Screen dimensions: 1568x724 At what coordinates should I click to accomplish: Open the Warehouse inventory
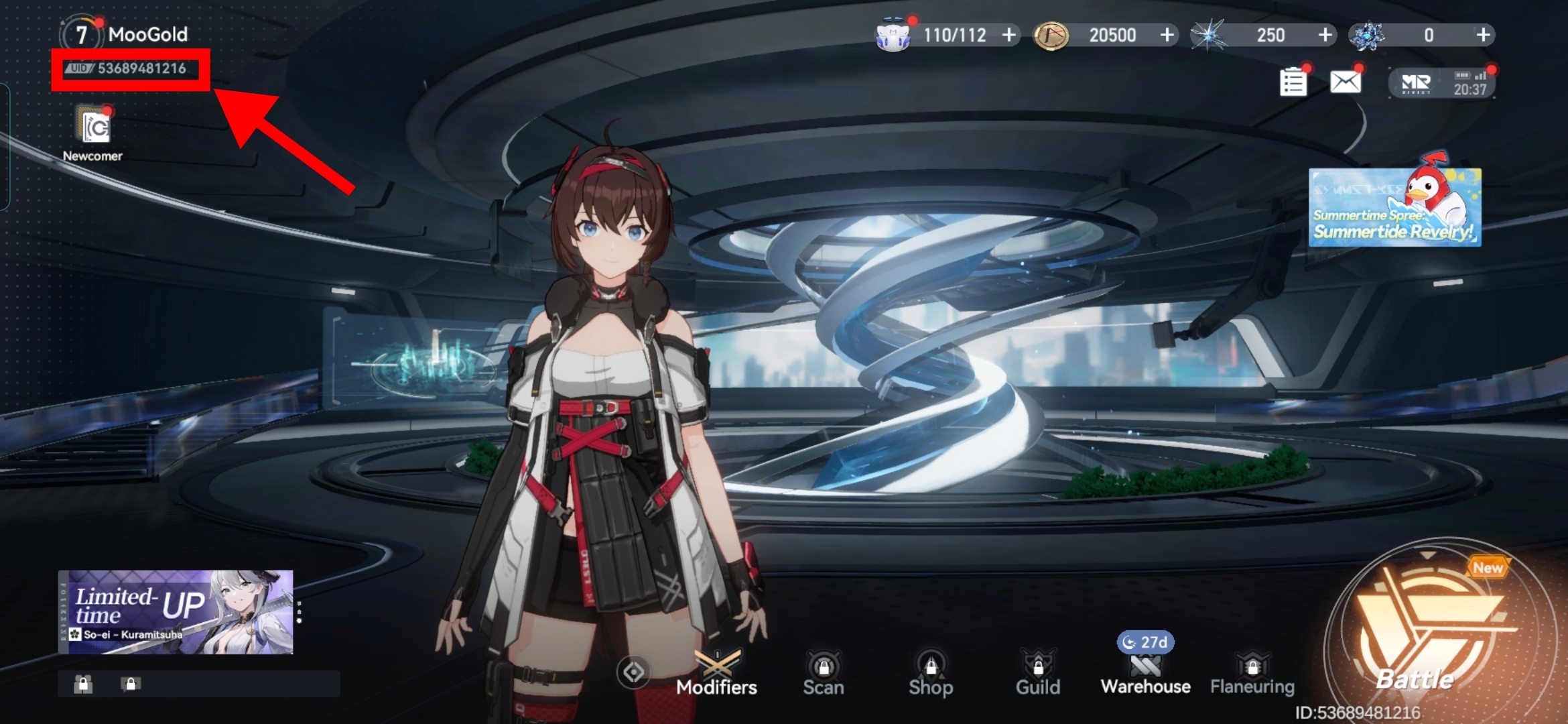point(1145,670)
